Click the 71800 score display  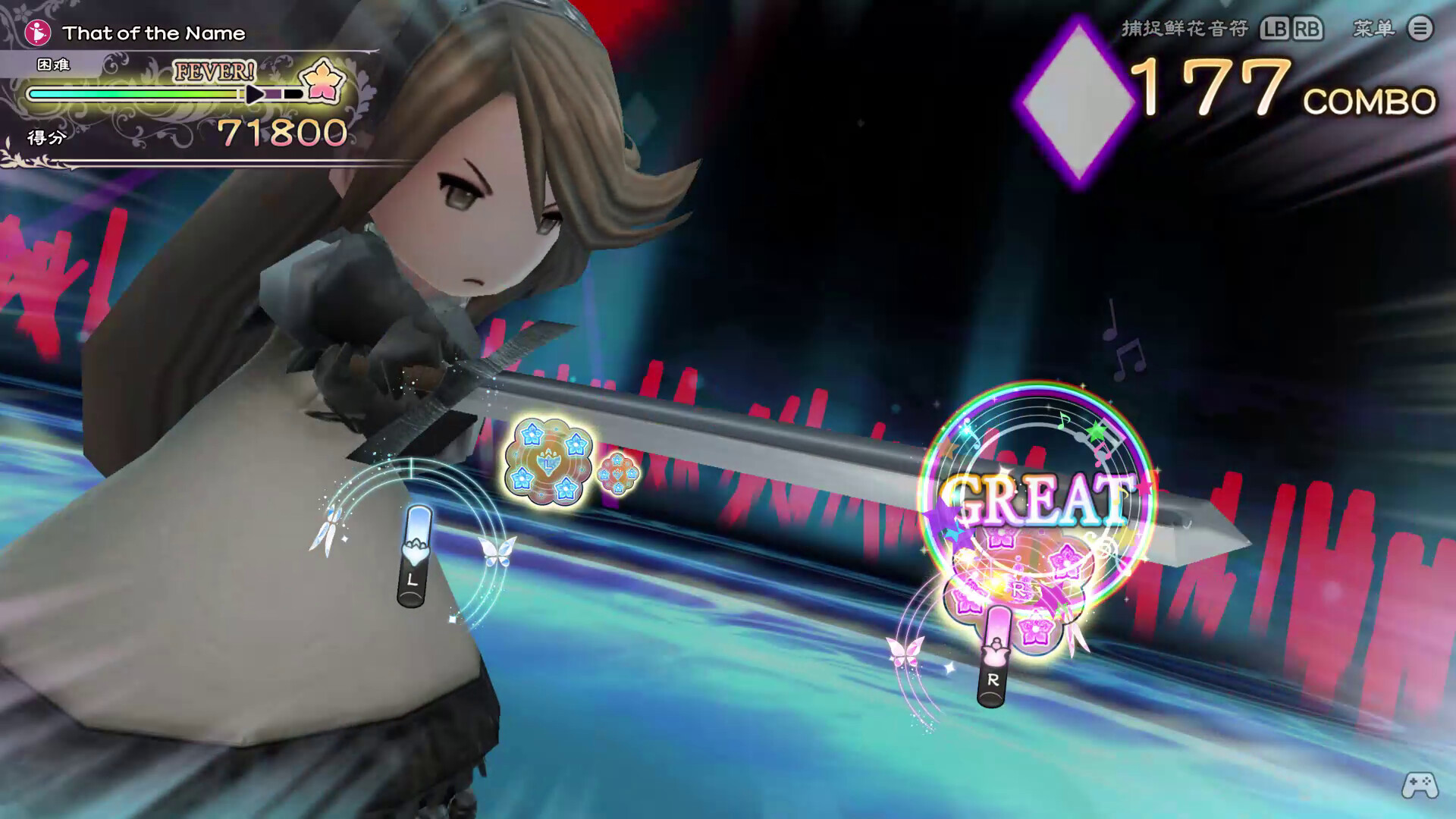coord(281,130)
